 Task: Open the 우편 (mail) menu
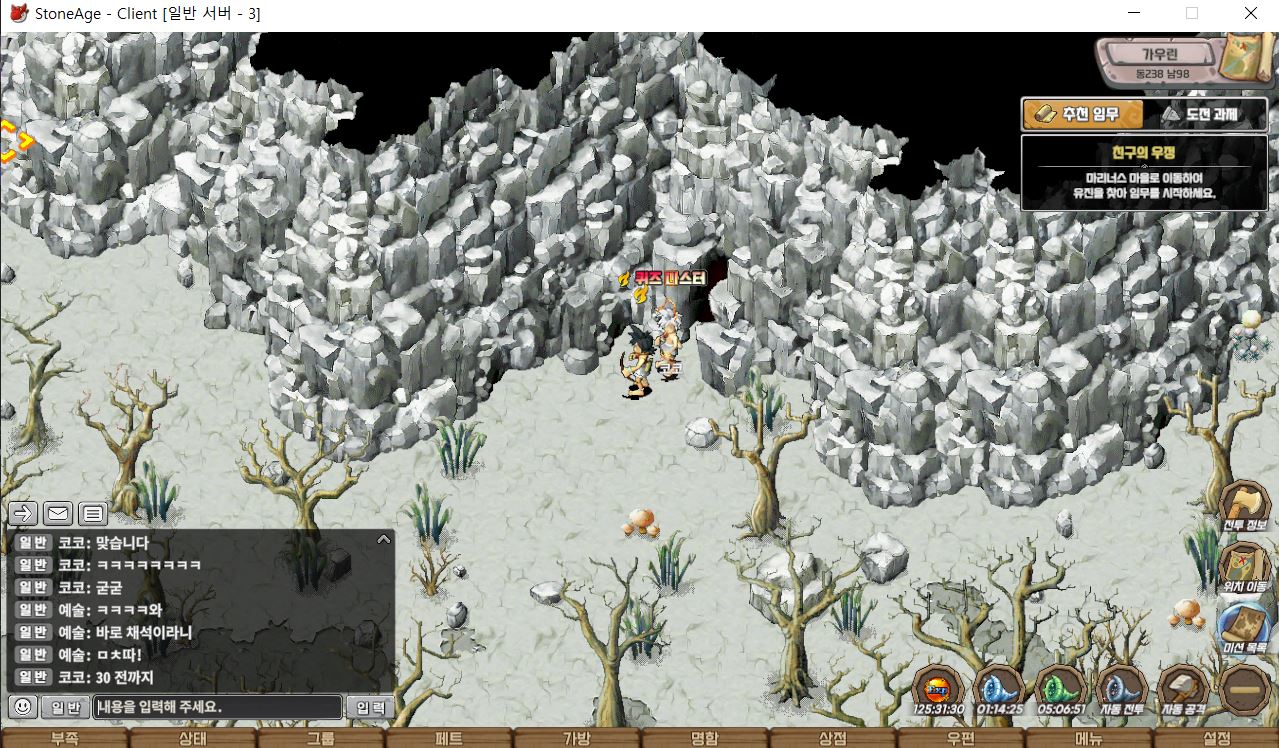[960, 739]
